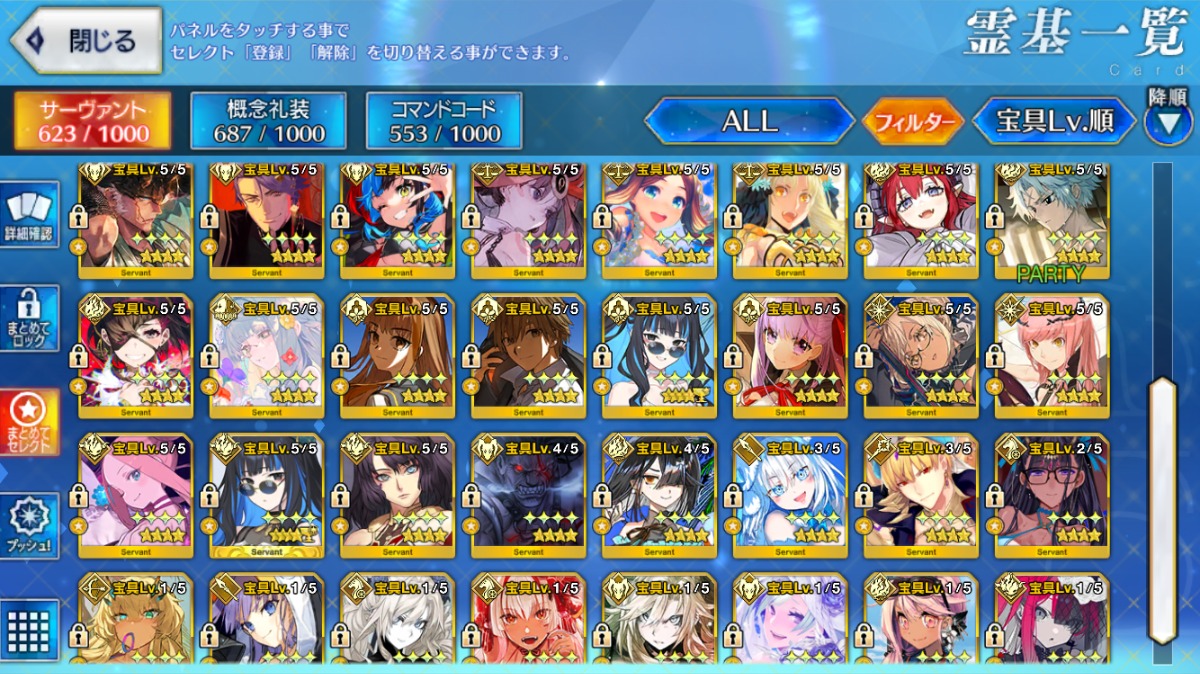Change the 宝具Lv.順 sort order
Screen dimensions: 1200x674
(x=1054, y=122)
